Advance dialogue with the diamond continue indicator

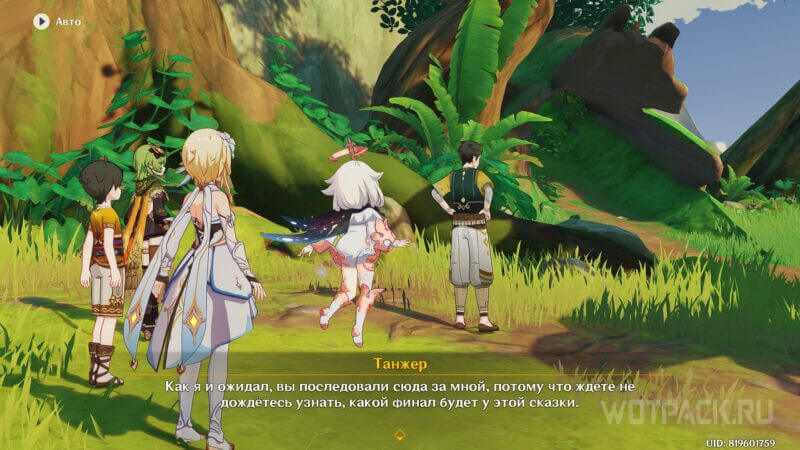point(400,435)
